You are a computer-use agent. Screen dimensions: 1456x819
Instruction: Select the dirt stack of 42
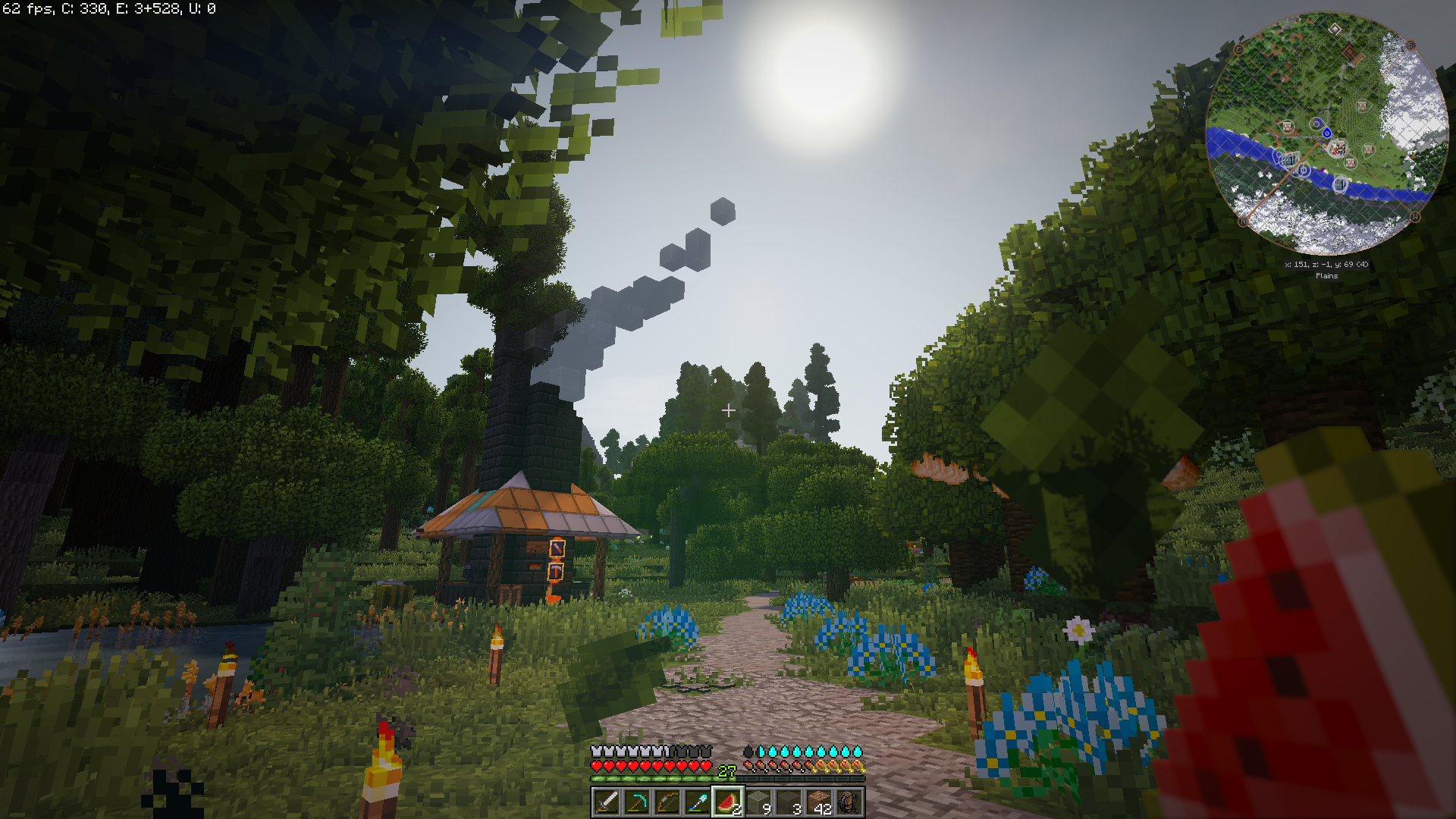(819, 802)
